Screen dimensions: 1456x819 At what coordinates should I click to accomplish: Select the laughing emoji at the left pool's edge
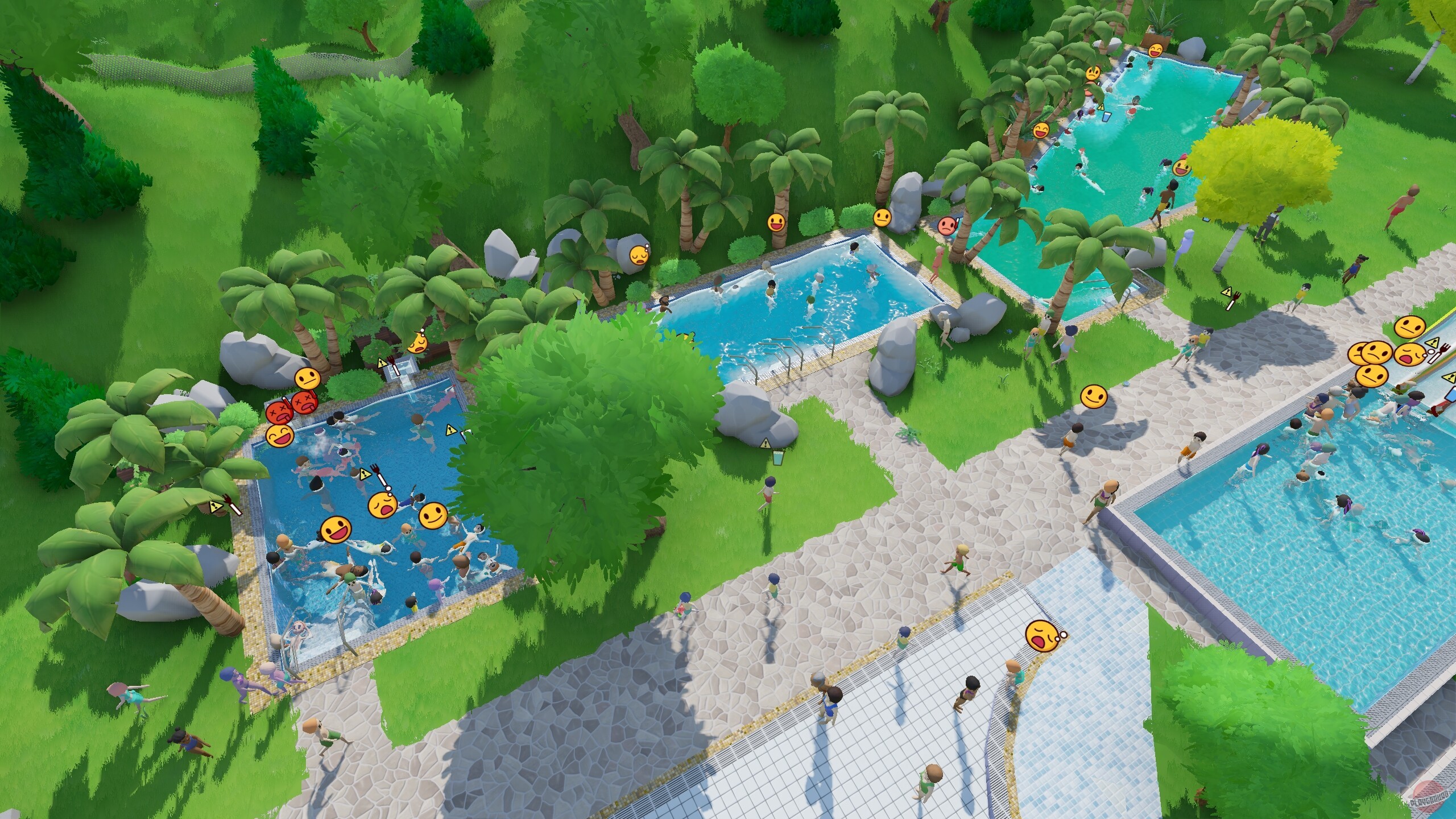click(x=279, y=437)
